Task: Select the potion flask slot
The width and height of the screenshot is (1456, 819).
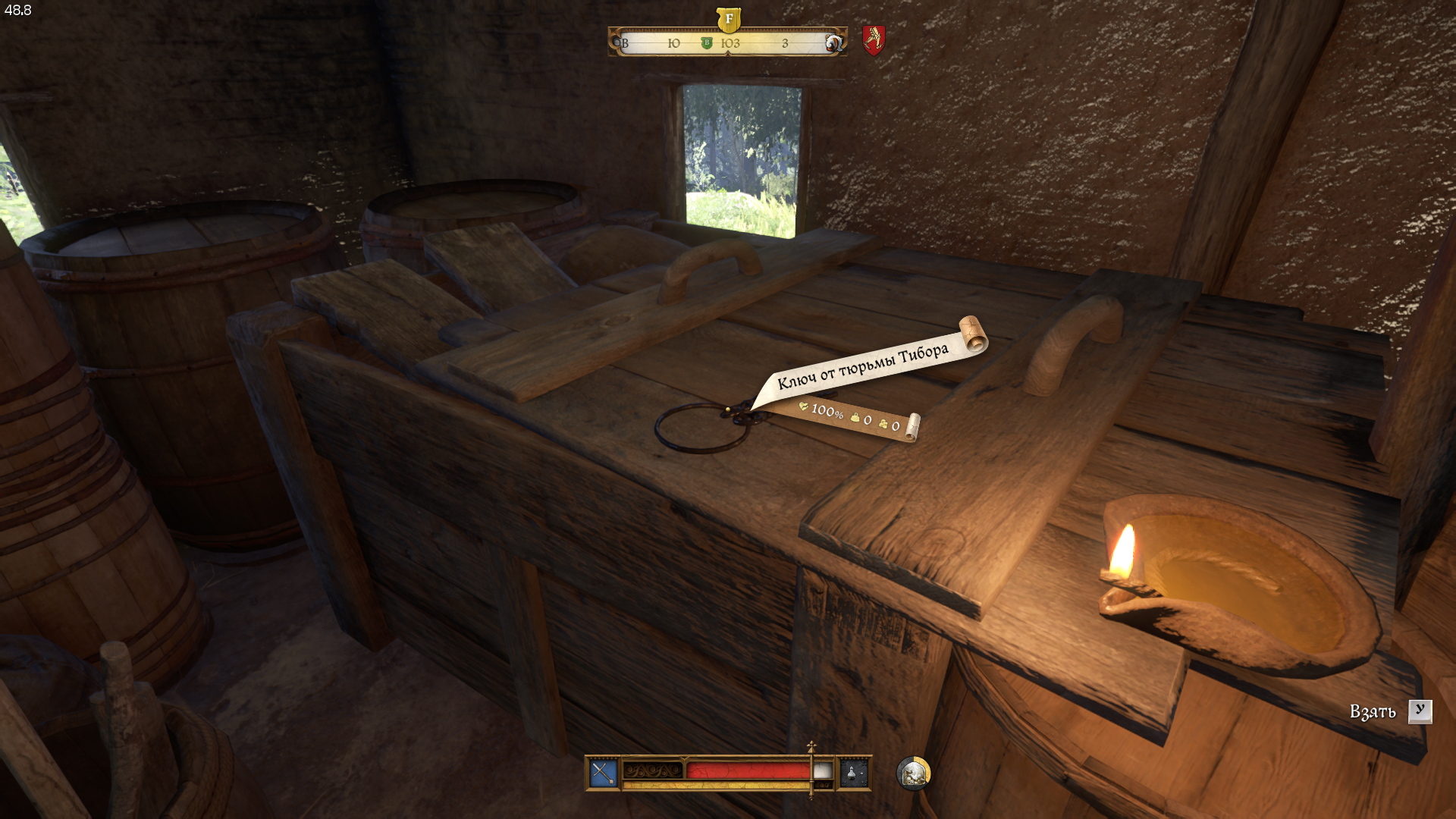Action: tap(853, 773)
